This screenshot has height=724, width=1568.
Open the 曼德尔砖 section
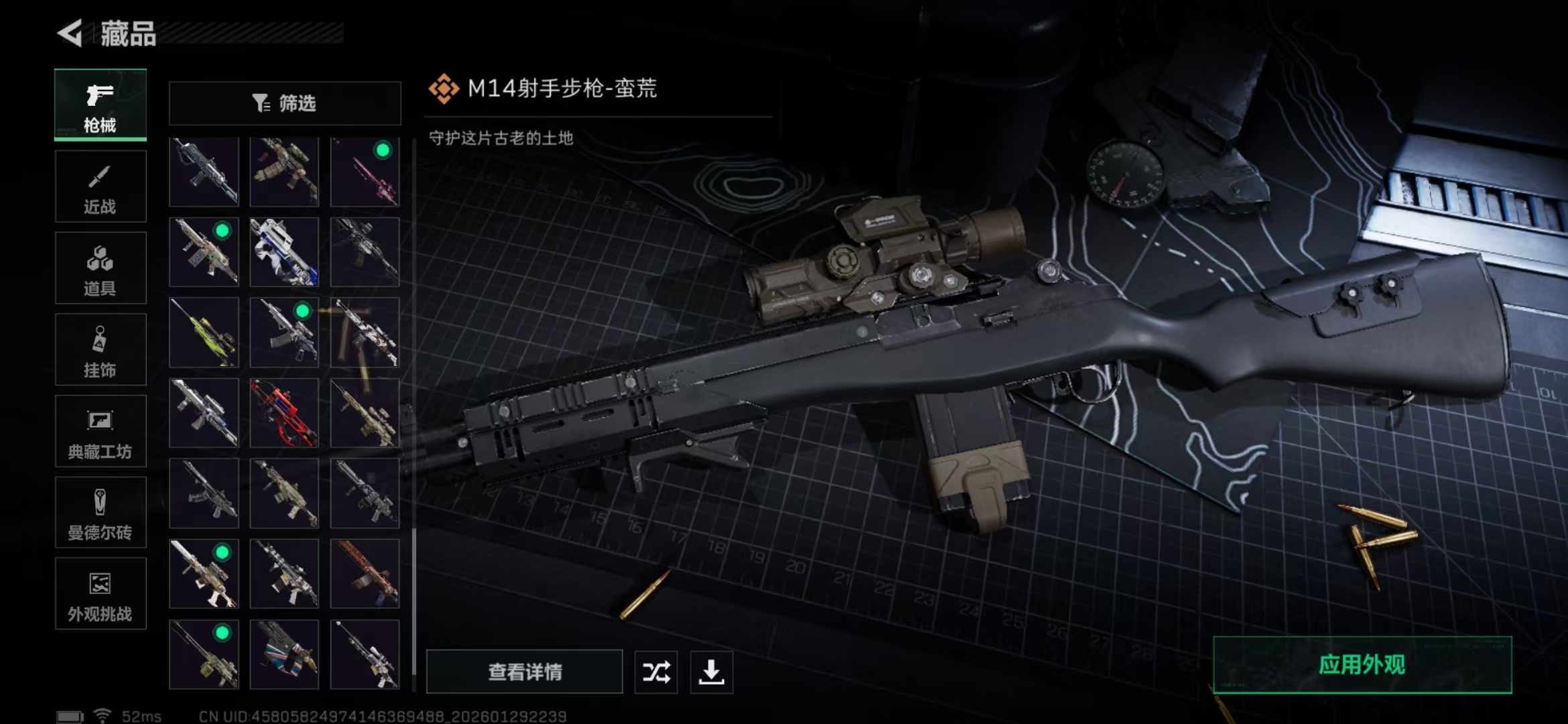pos(101,513)
